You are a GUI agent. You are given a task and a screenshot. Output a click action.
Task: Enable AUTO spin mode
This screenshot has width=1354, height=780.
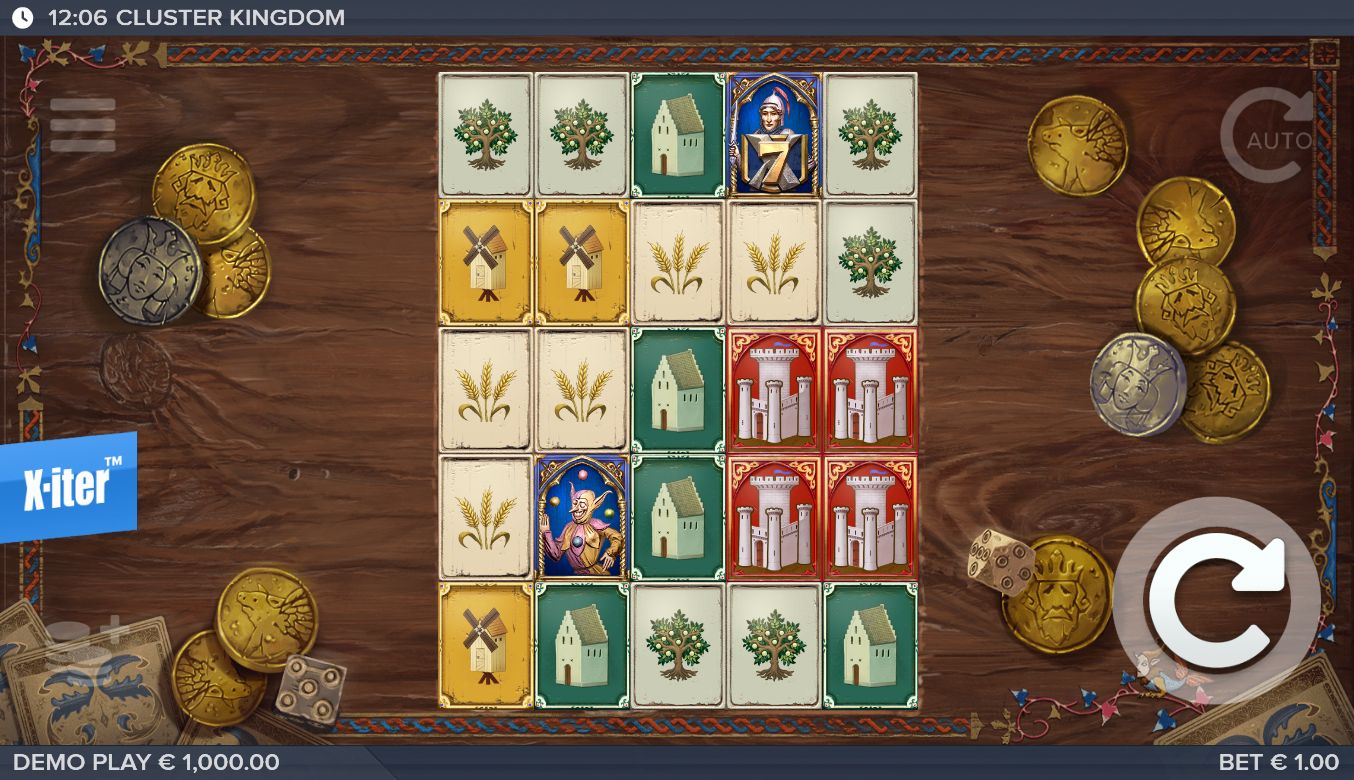click(1270, 138)
